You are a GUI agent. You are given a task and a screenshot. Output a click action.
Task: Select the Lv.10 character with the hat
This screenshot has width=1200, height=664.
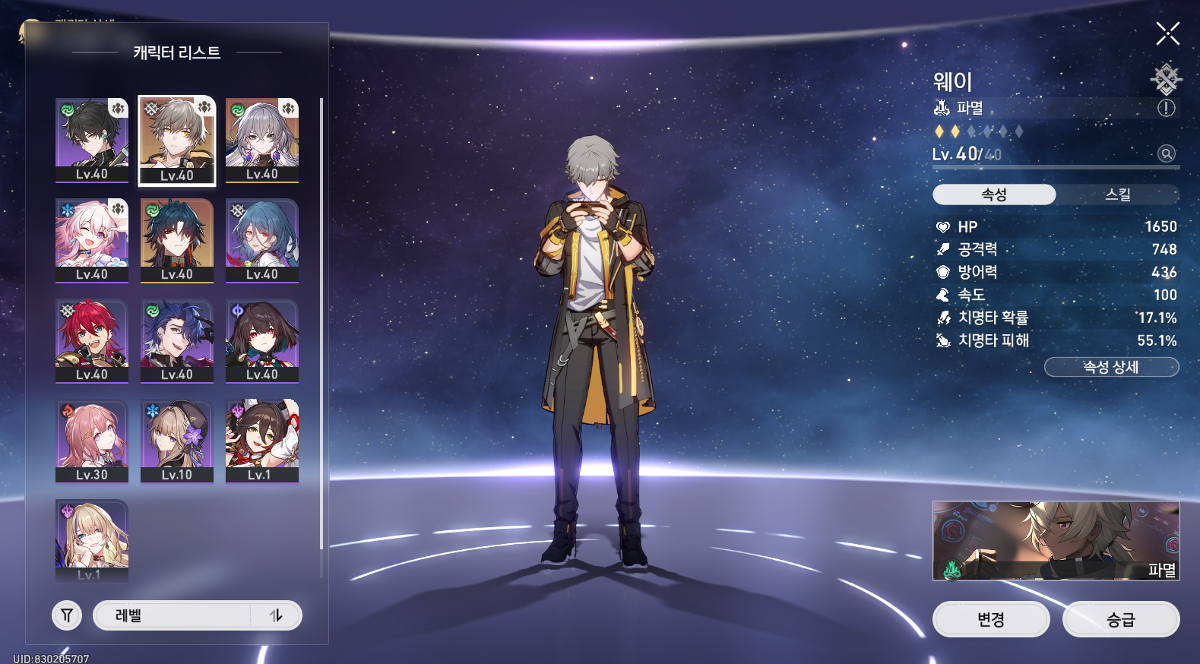(176, 440)
